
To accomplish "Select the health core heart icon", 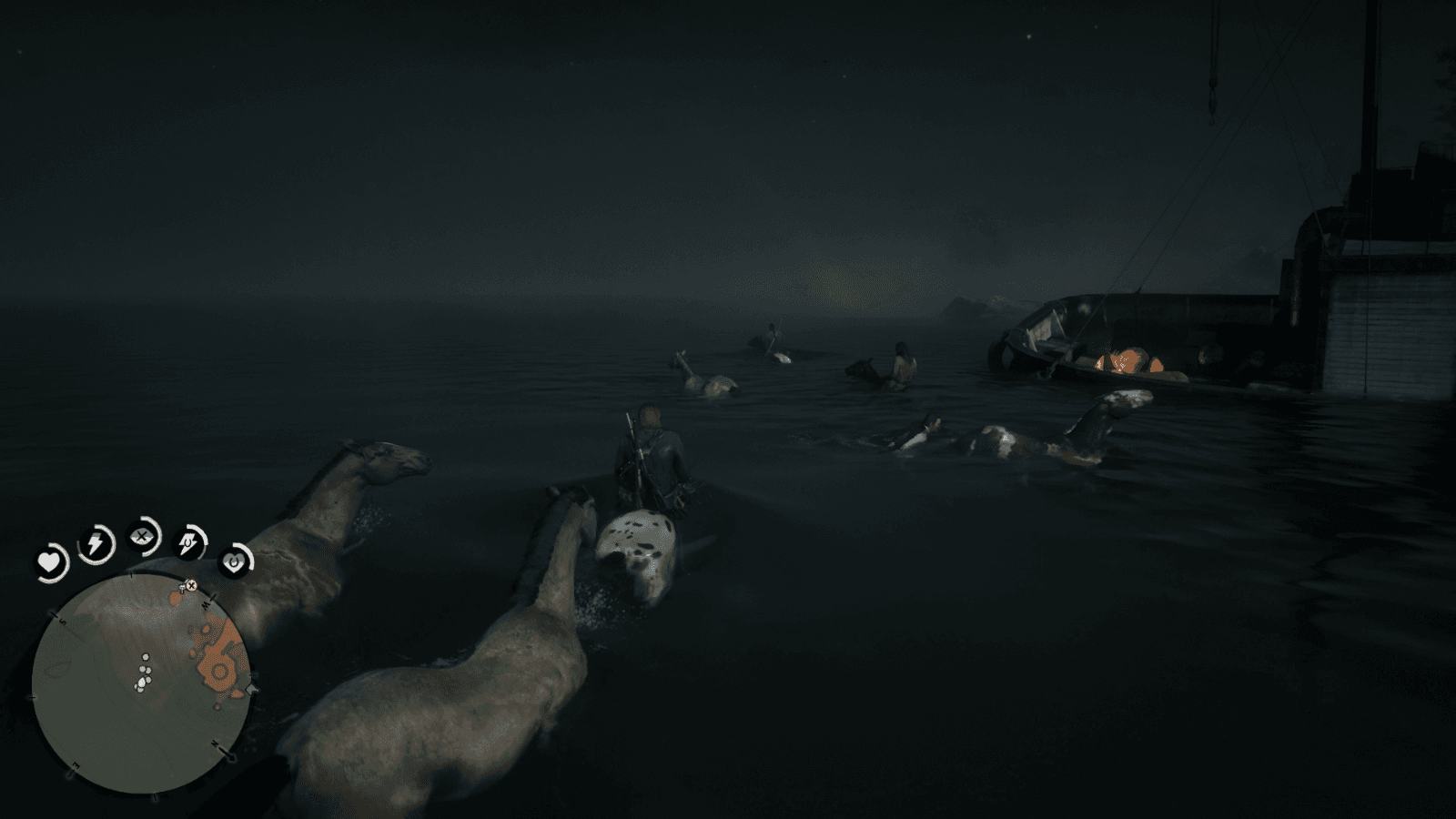I will coord(50,563).
